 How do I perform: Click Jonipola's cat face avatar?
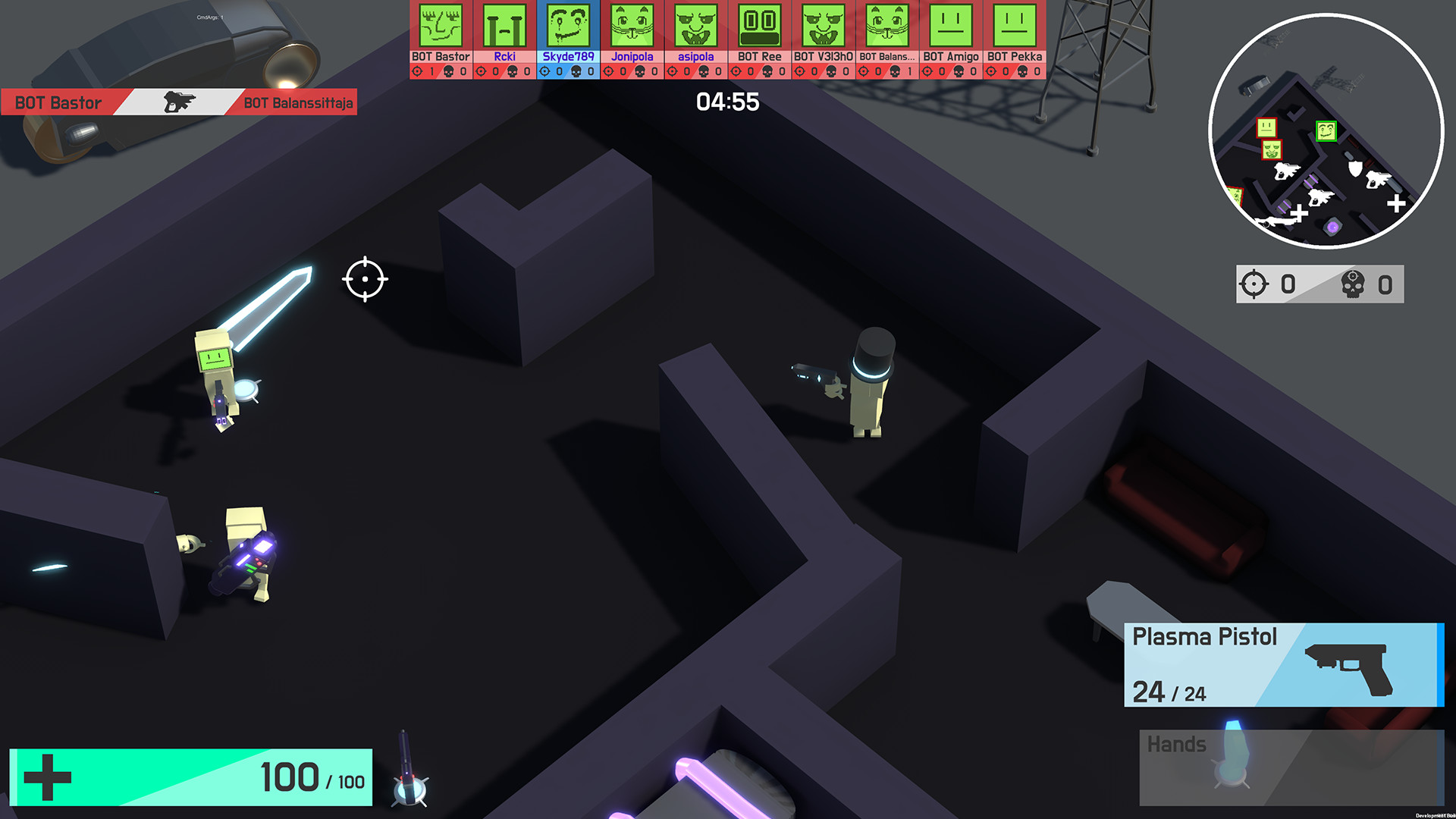[x=632, y=27]
